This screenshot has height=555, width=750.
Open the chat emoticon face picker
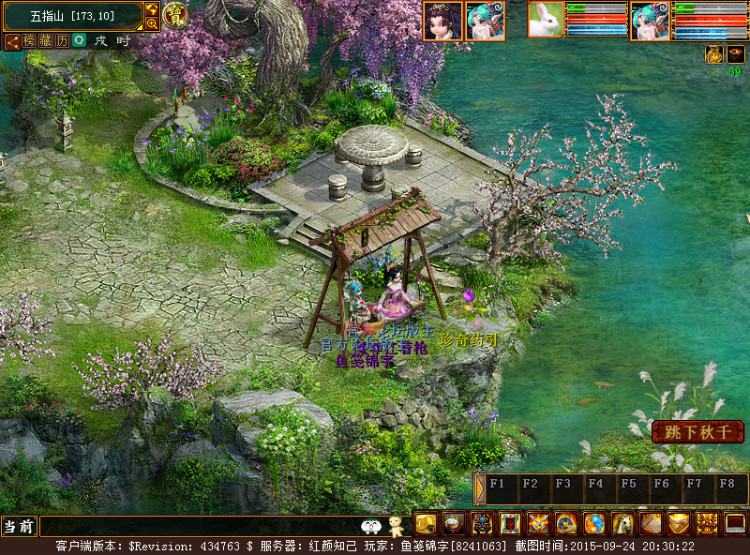point(369,525)
